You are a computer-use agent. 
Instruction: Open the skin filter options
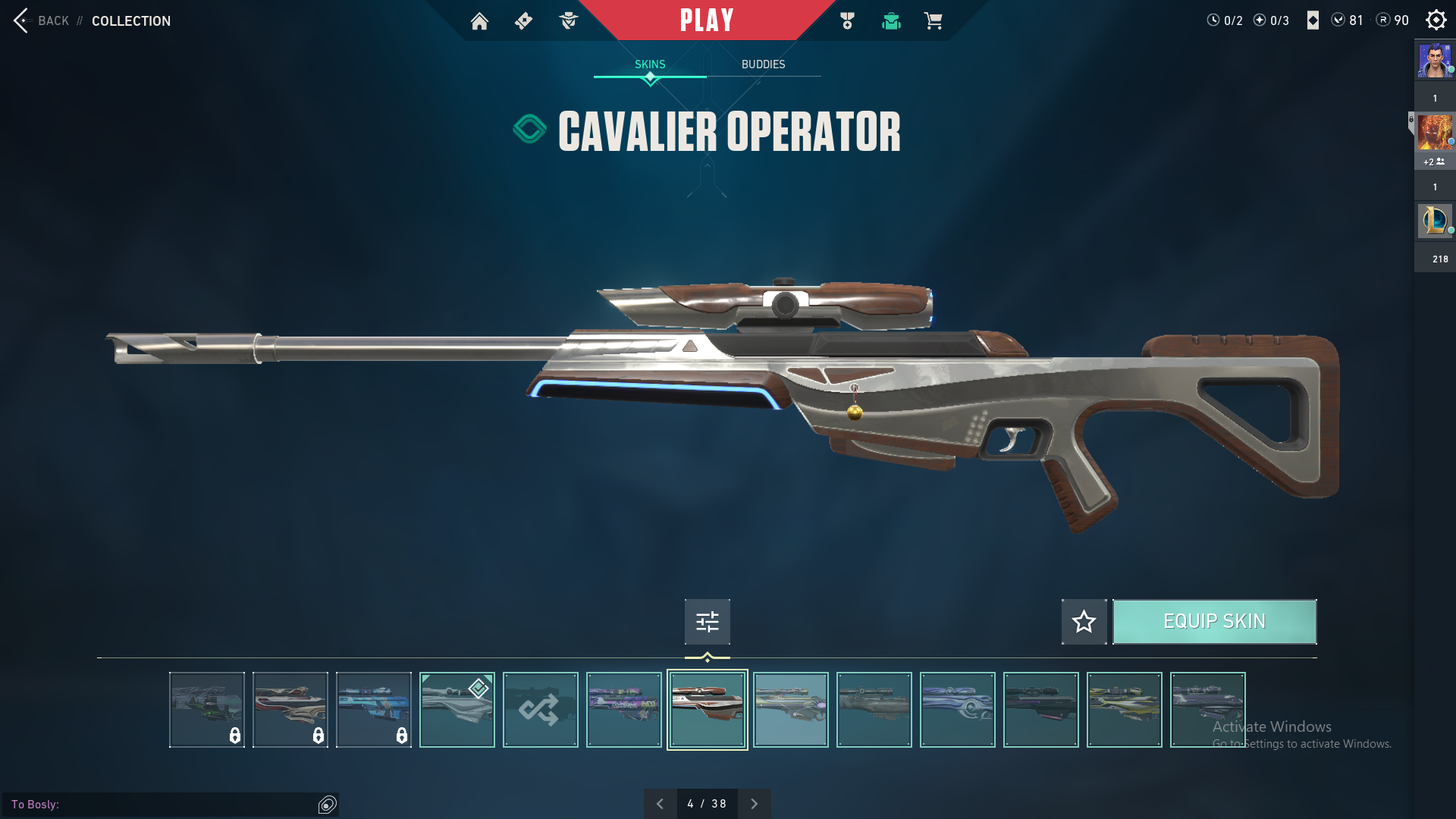707,622
